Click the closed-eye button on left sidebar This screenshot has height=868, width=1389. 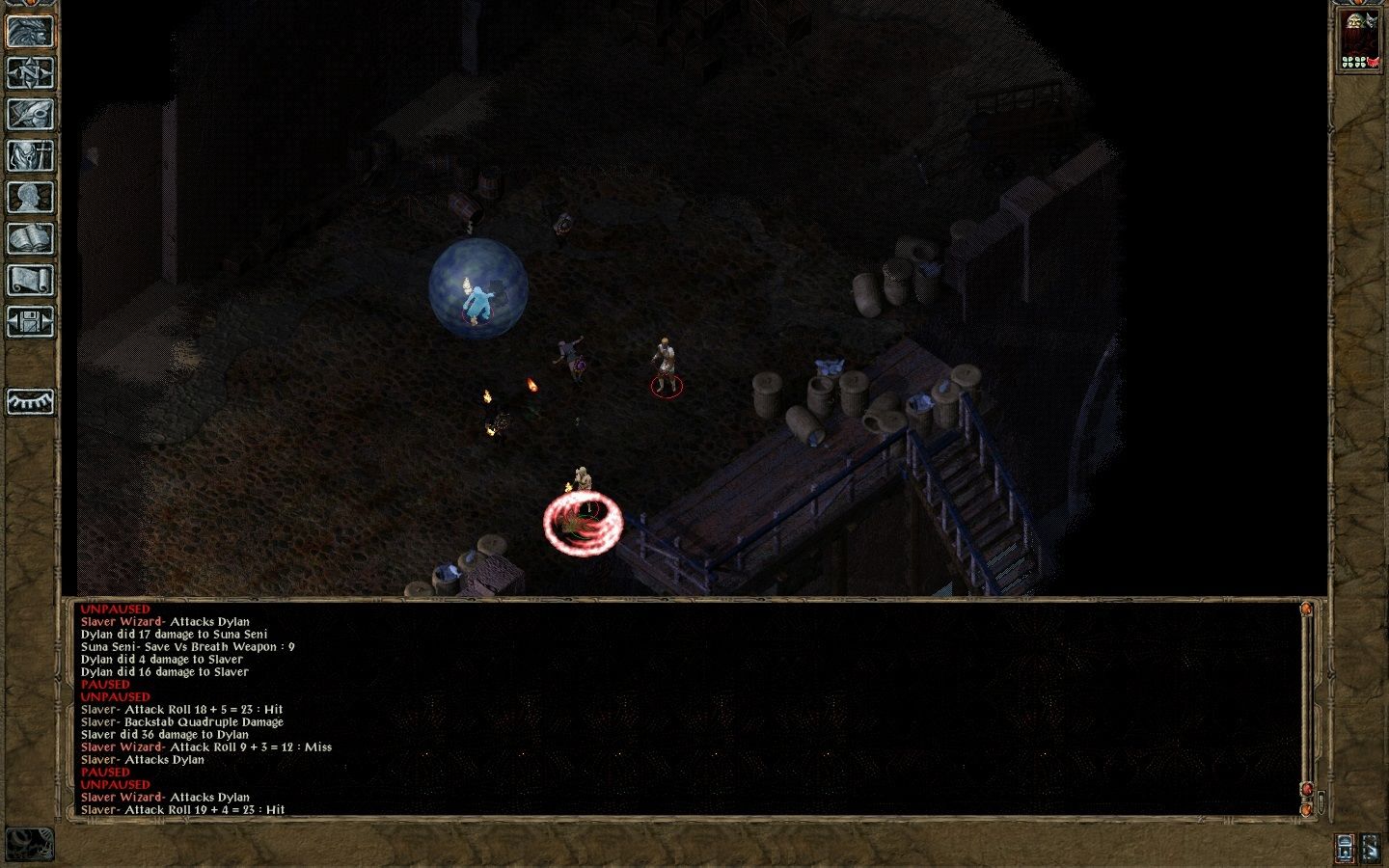point(30,401)
